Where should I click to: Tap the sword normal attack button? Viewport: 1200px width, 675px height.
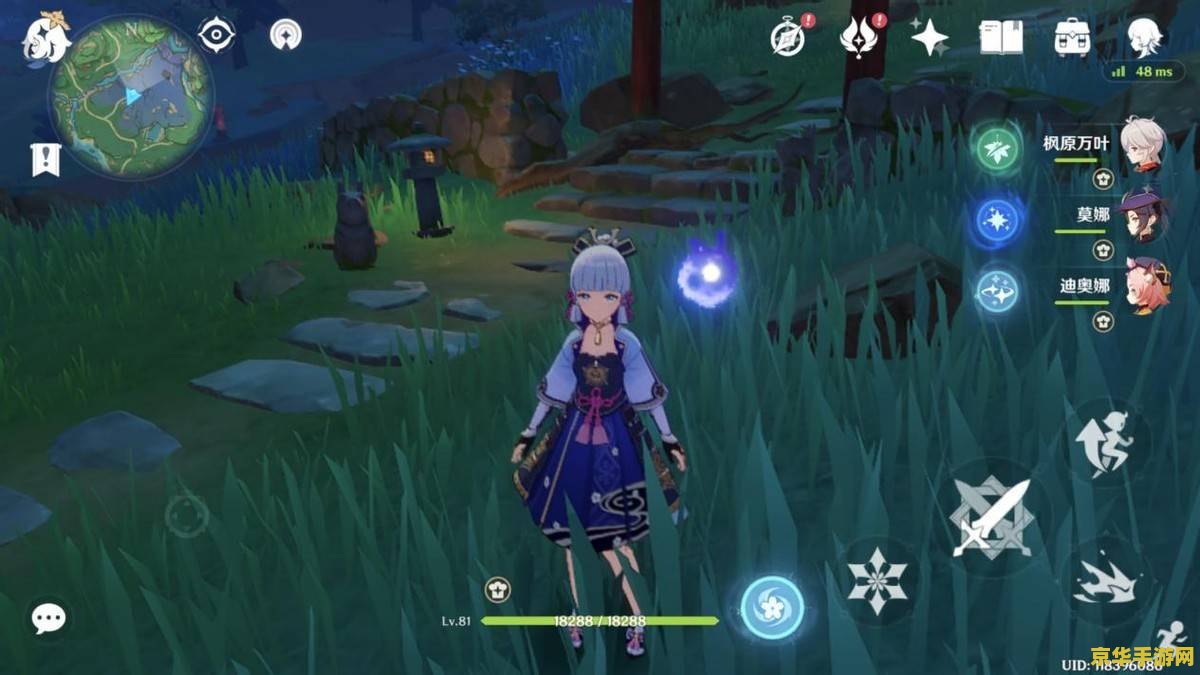click(990, 517)
